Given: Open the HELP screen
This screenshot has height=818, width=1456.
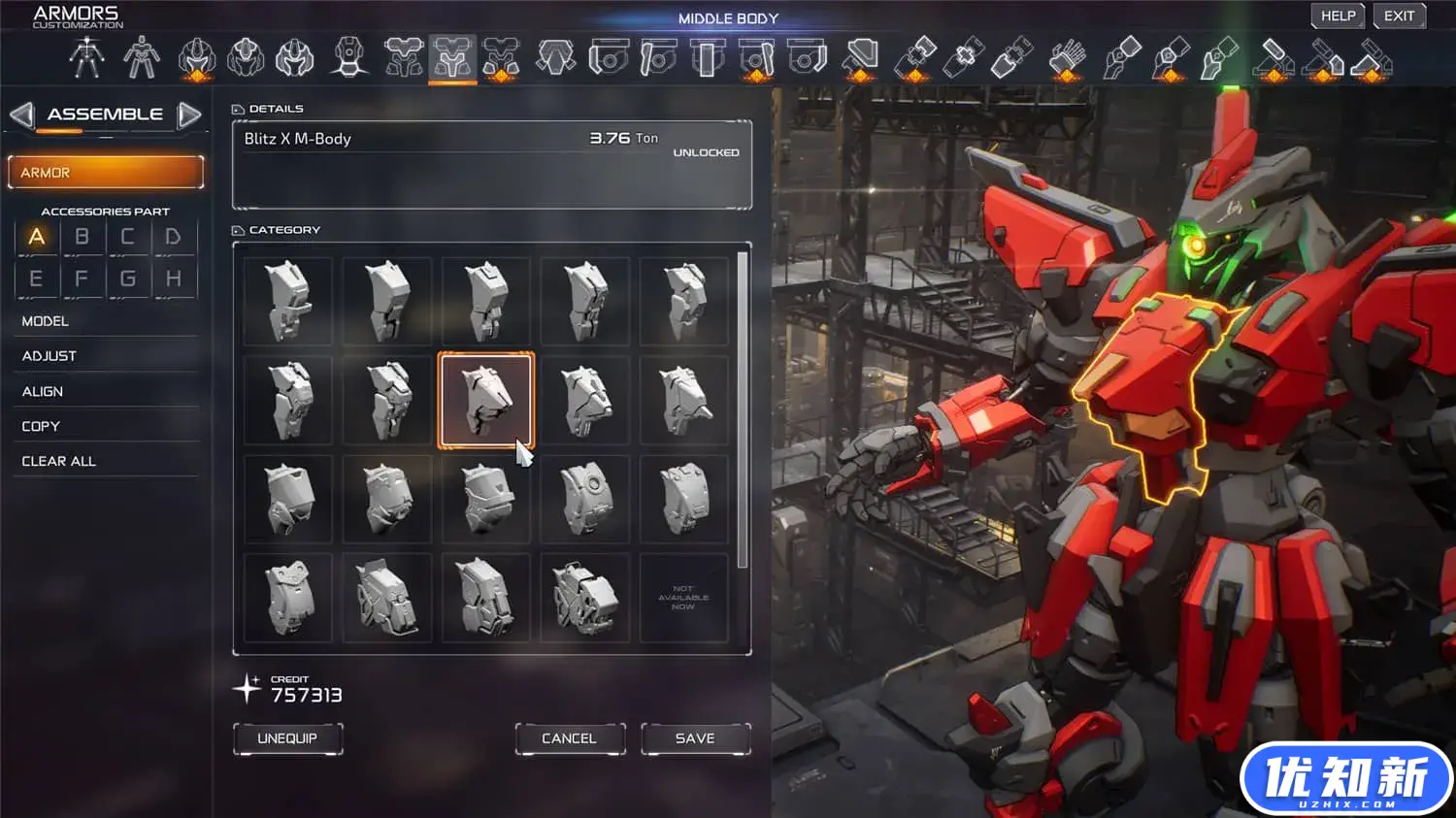Looking at the screenshot, I should 1338,16.
